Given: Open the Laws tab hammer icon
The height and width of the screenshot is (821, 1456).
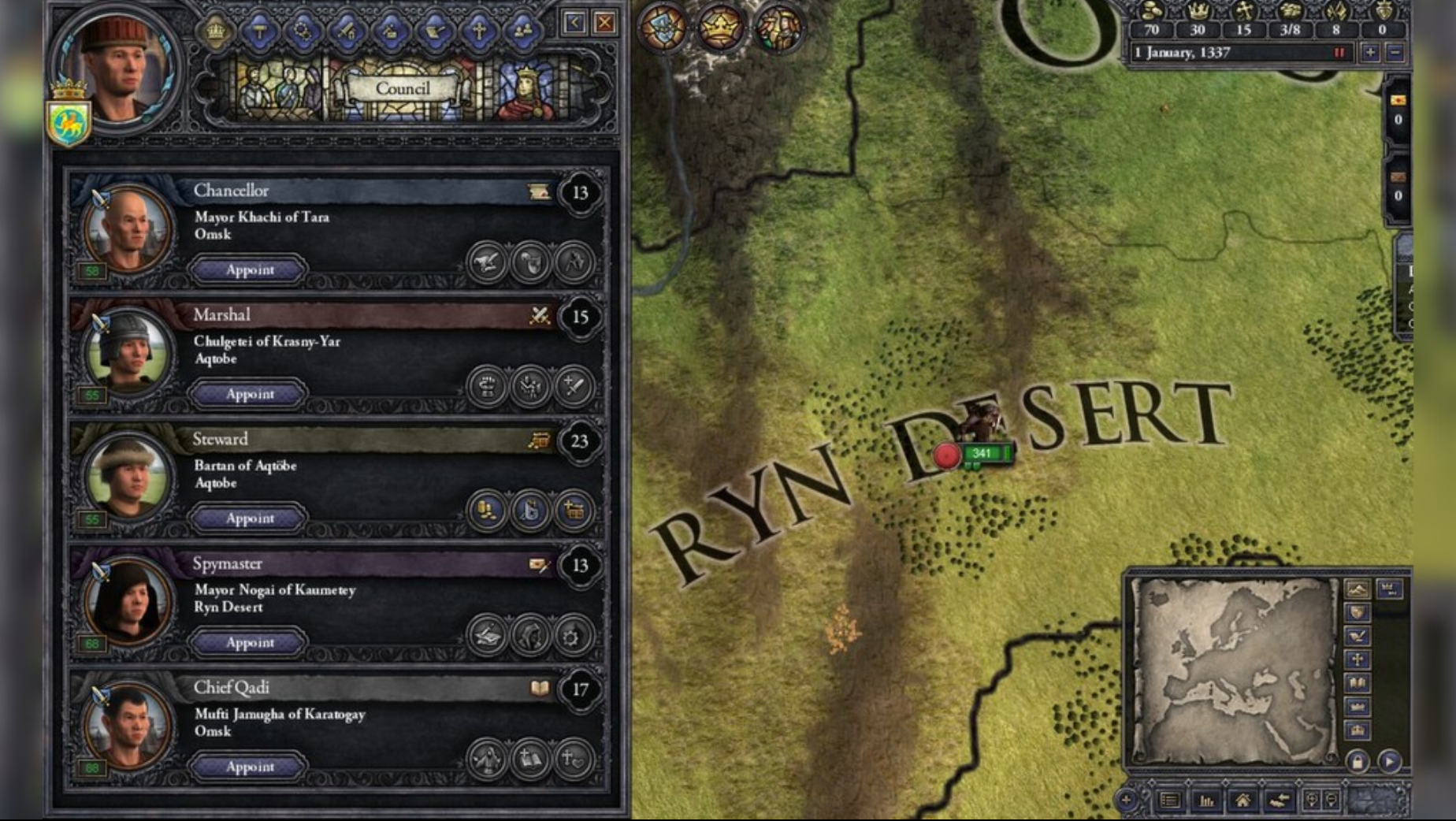Looking at the screenshot, I should pyautogui.click(x=259, y=30).
